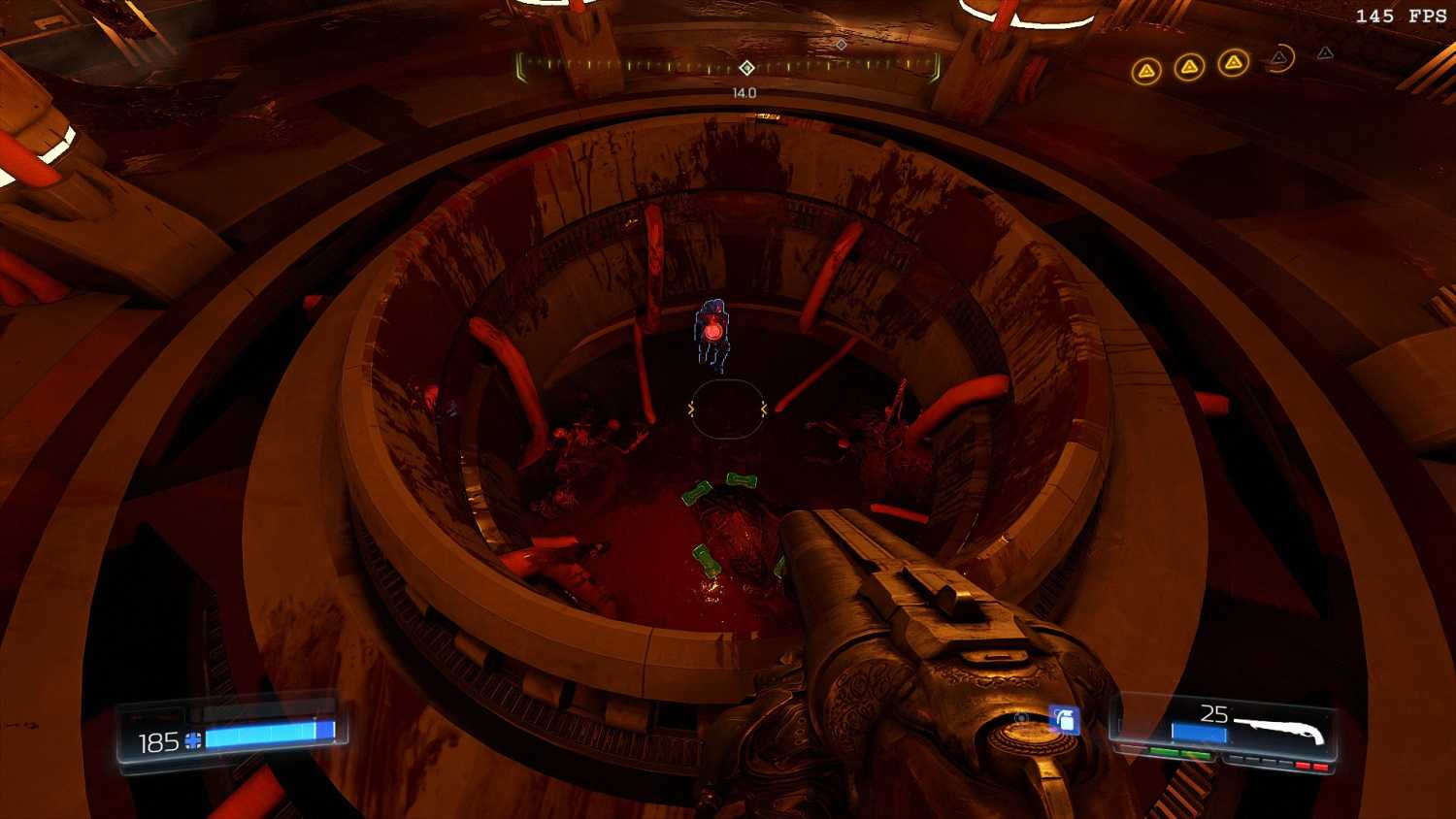The width and height of the screenshot is (1456, 819).
Task: Select the half-ringed grey triangle challenge icon
Action: [x=1280, y=59]
